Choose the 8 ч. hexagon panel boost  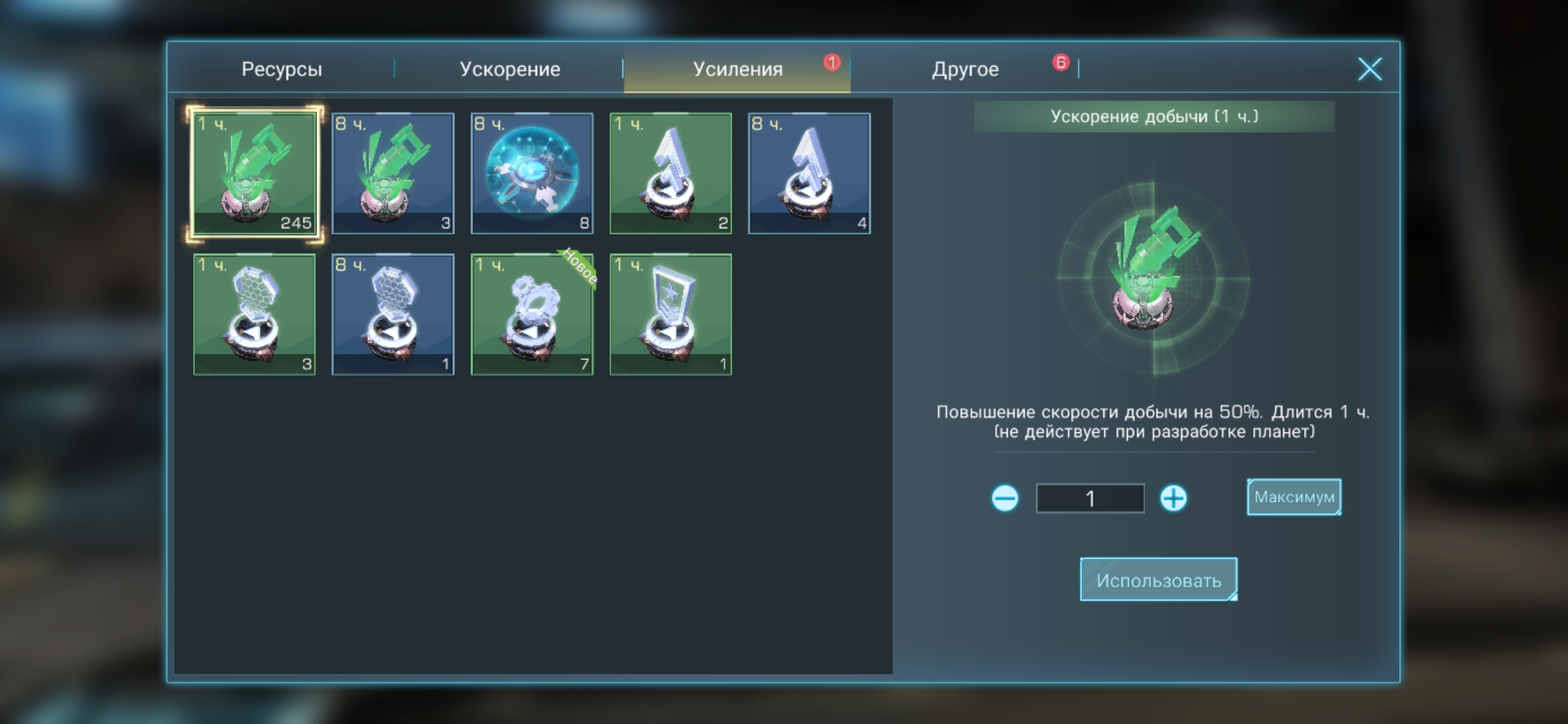(393, 314)
